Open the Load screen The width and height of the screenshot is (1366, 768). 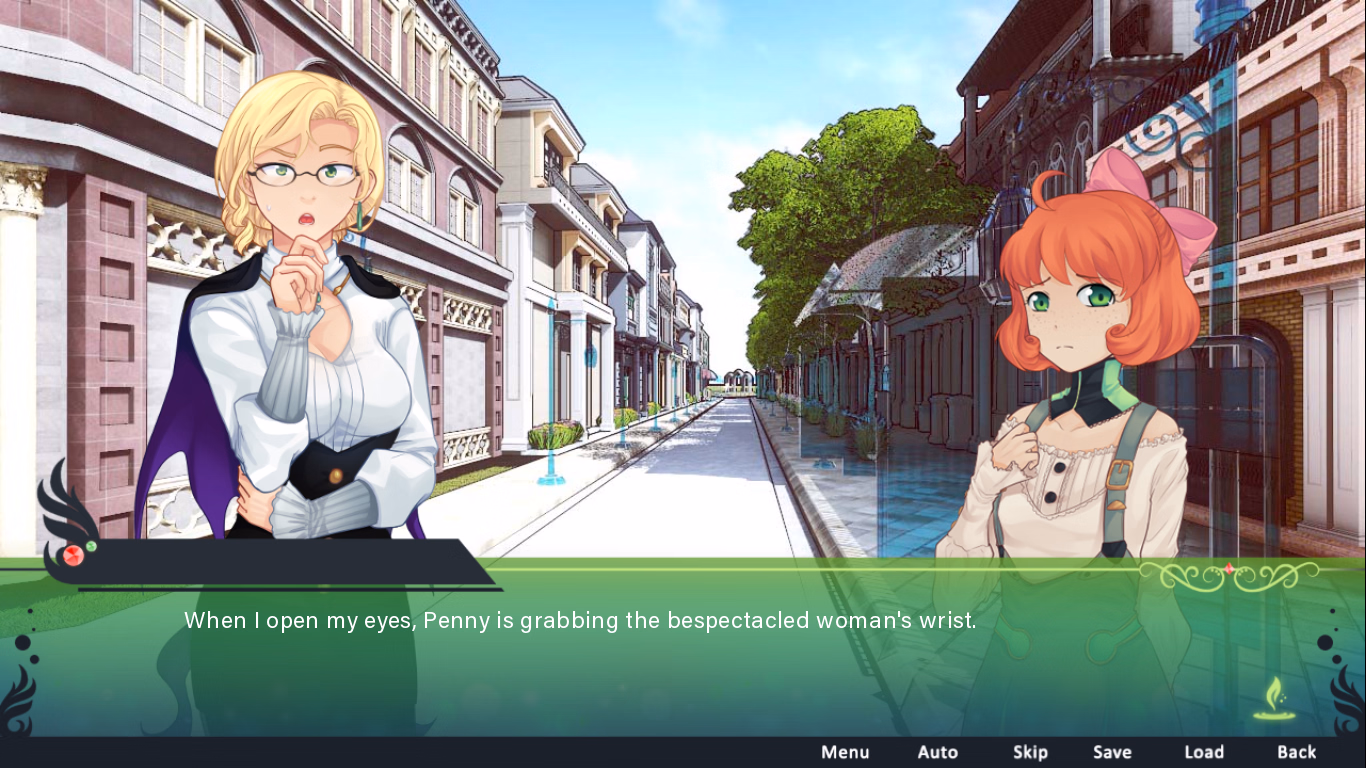[1204, 752]
